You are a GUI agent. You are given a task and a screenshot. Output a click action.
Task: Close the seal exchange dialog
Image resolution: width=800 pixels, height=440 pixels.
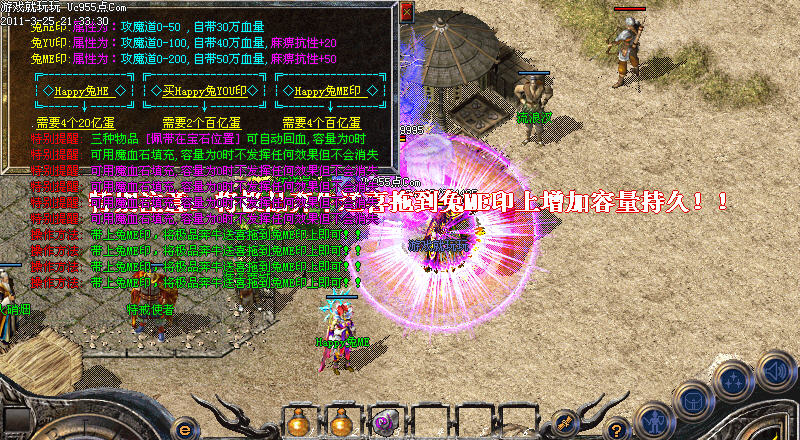(406, 12)
